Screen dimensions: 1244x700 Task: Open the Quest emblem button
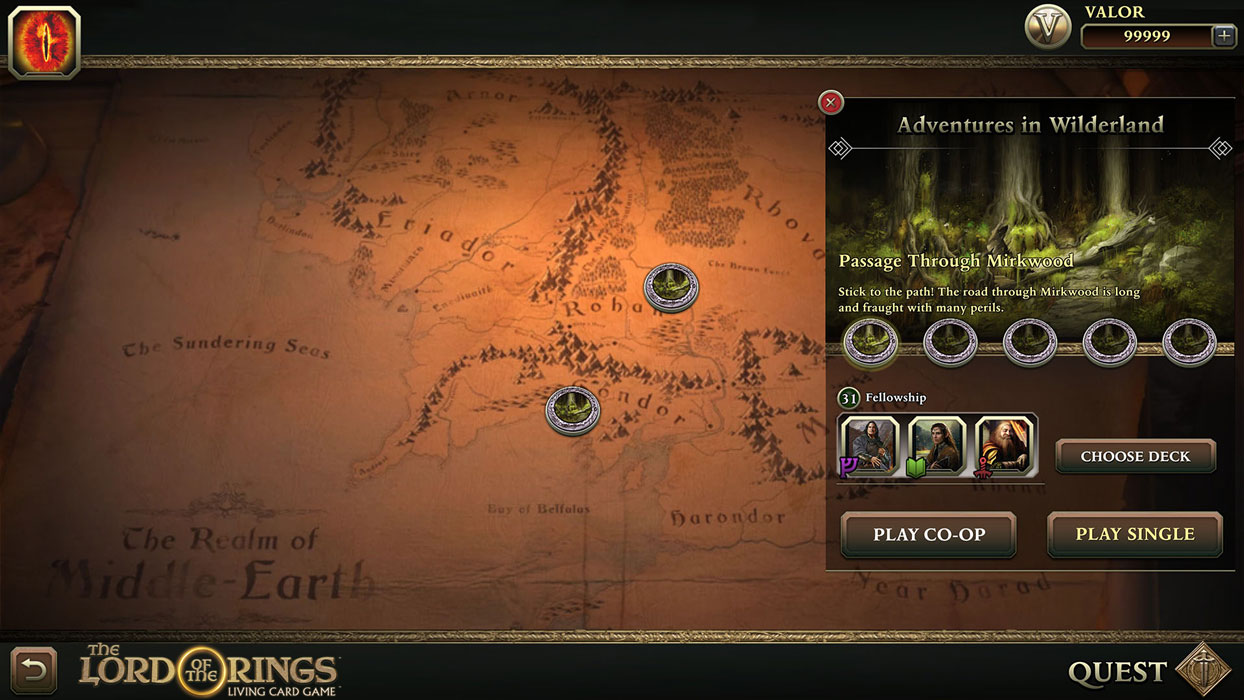click(x=1202, y=670)
